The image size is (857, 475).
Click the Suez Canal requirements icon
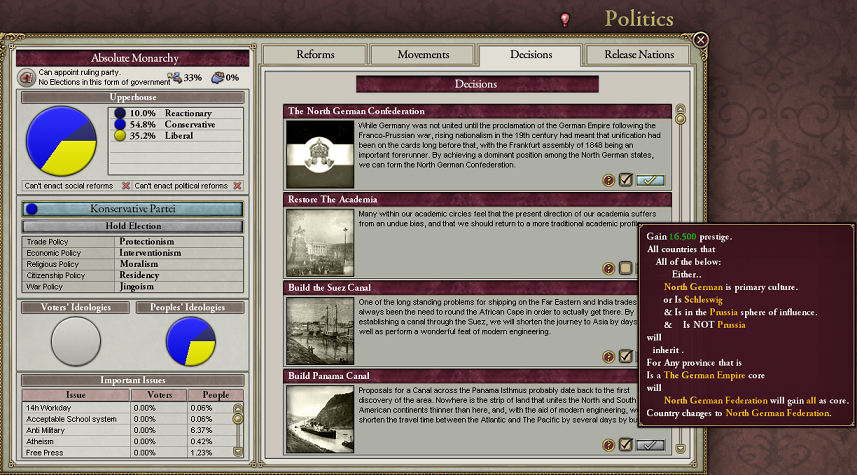pos(608,356)
